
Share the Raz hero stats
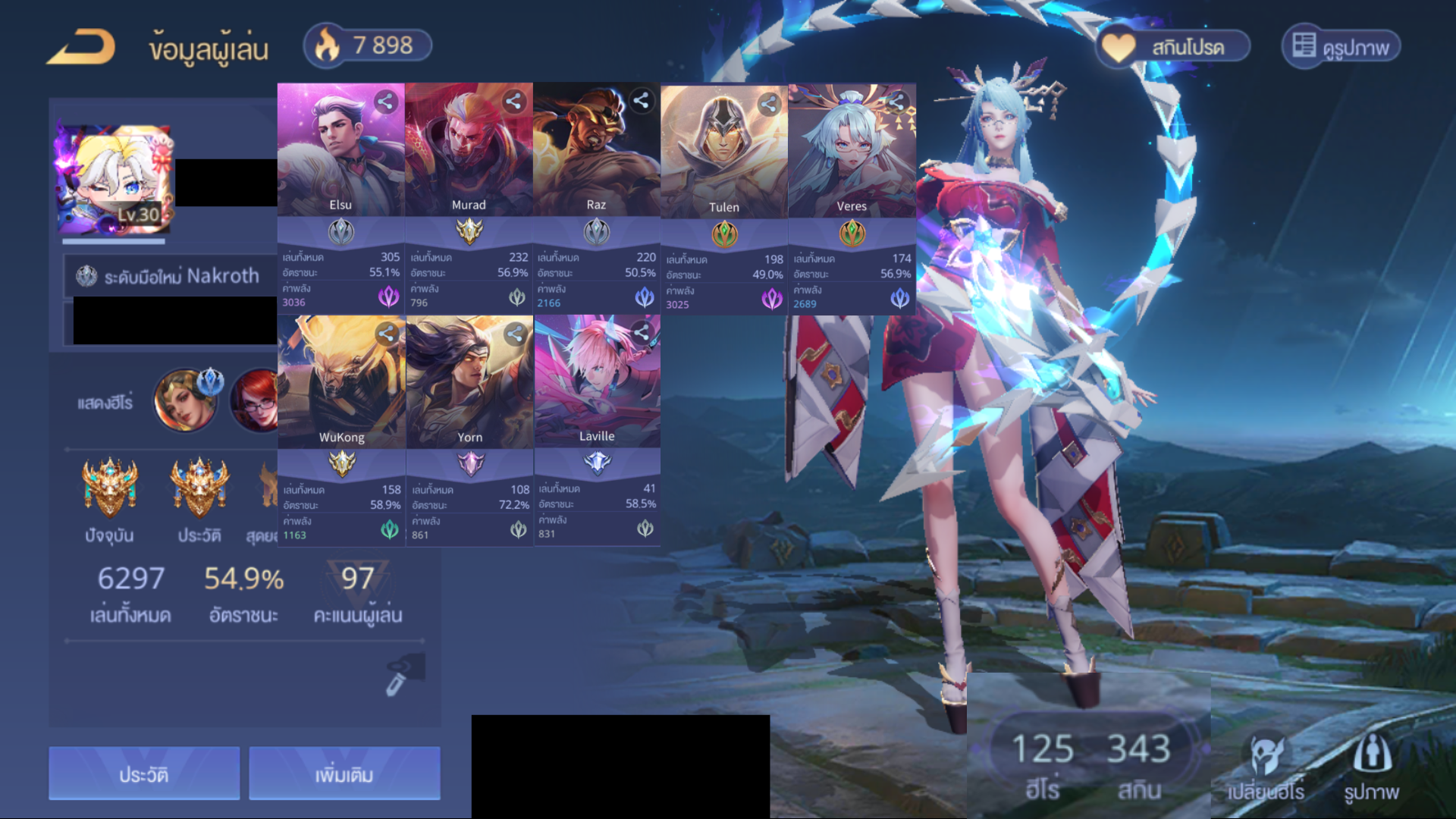[x=641, y=101]
